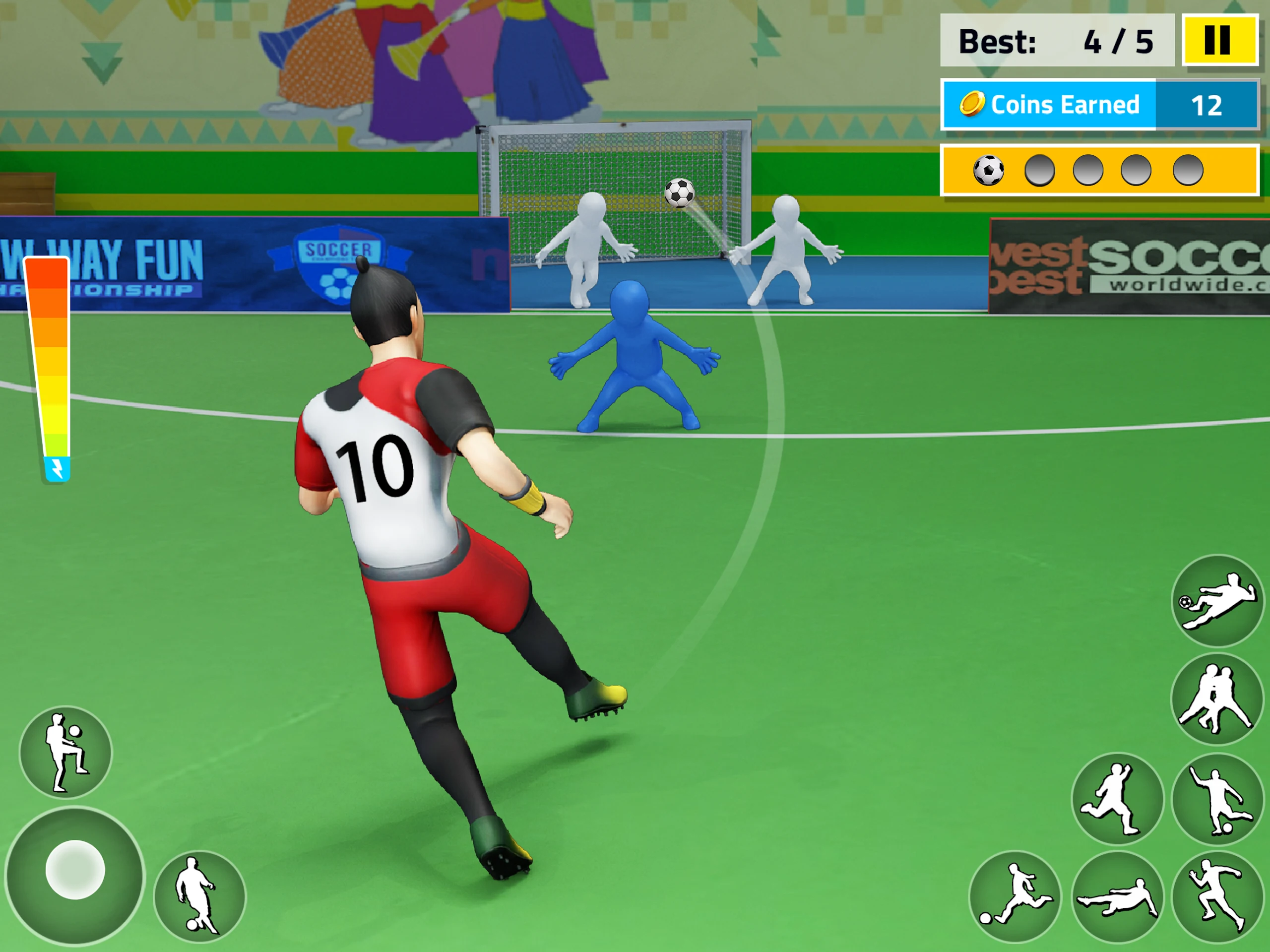Do a slide tackle with lying player icon
The image size is (1270, 952).
[x=1117, y=897]
